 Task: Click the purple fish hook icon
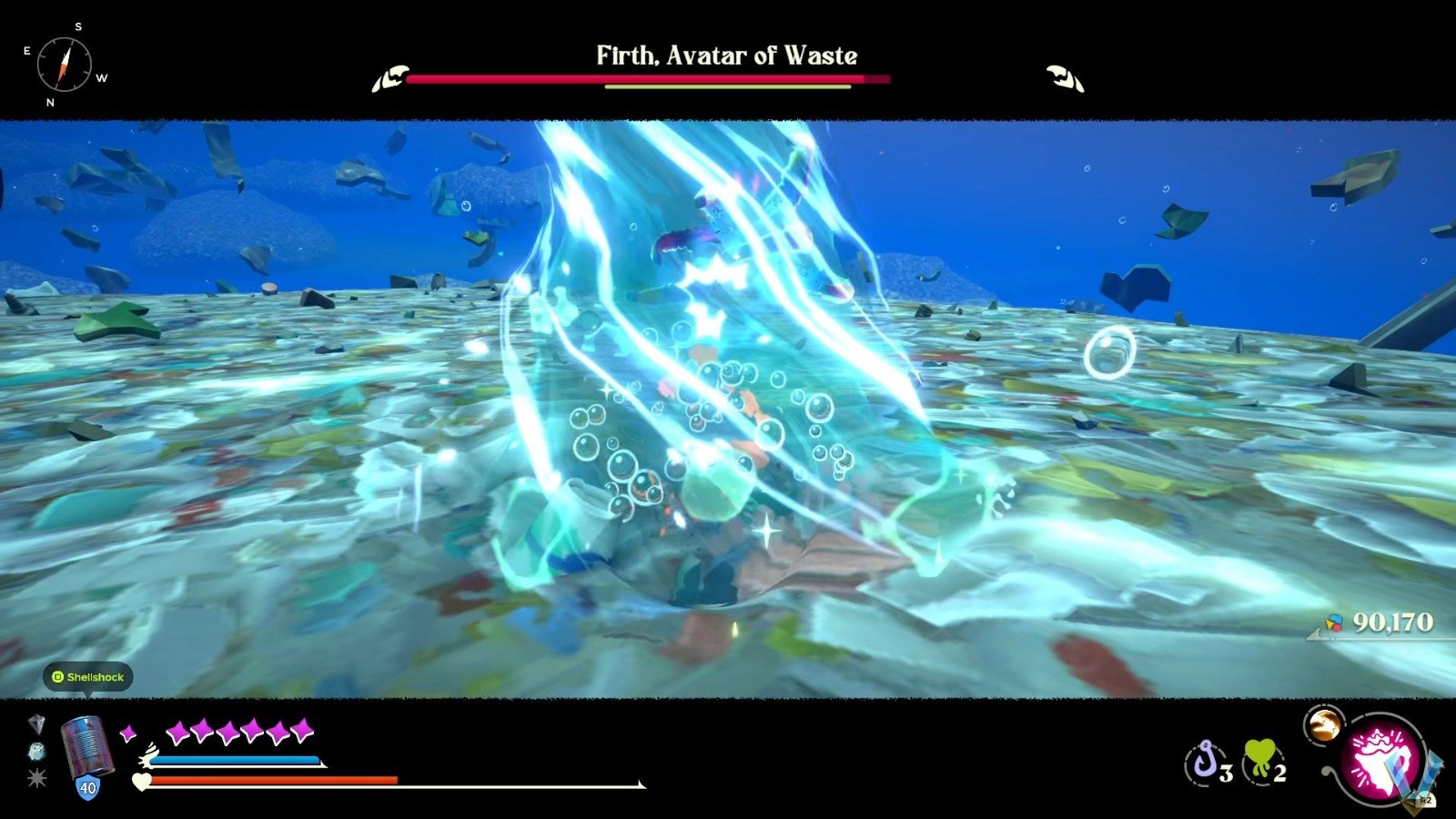(x=1203, y=760)
